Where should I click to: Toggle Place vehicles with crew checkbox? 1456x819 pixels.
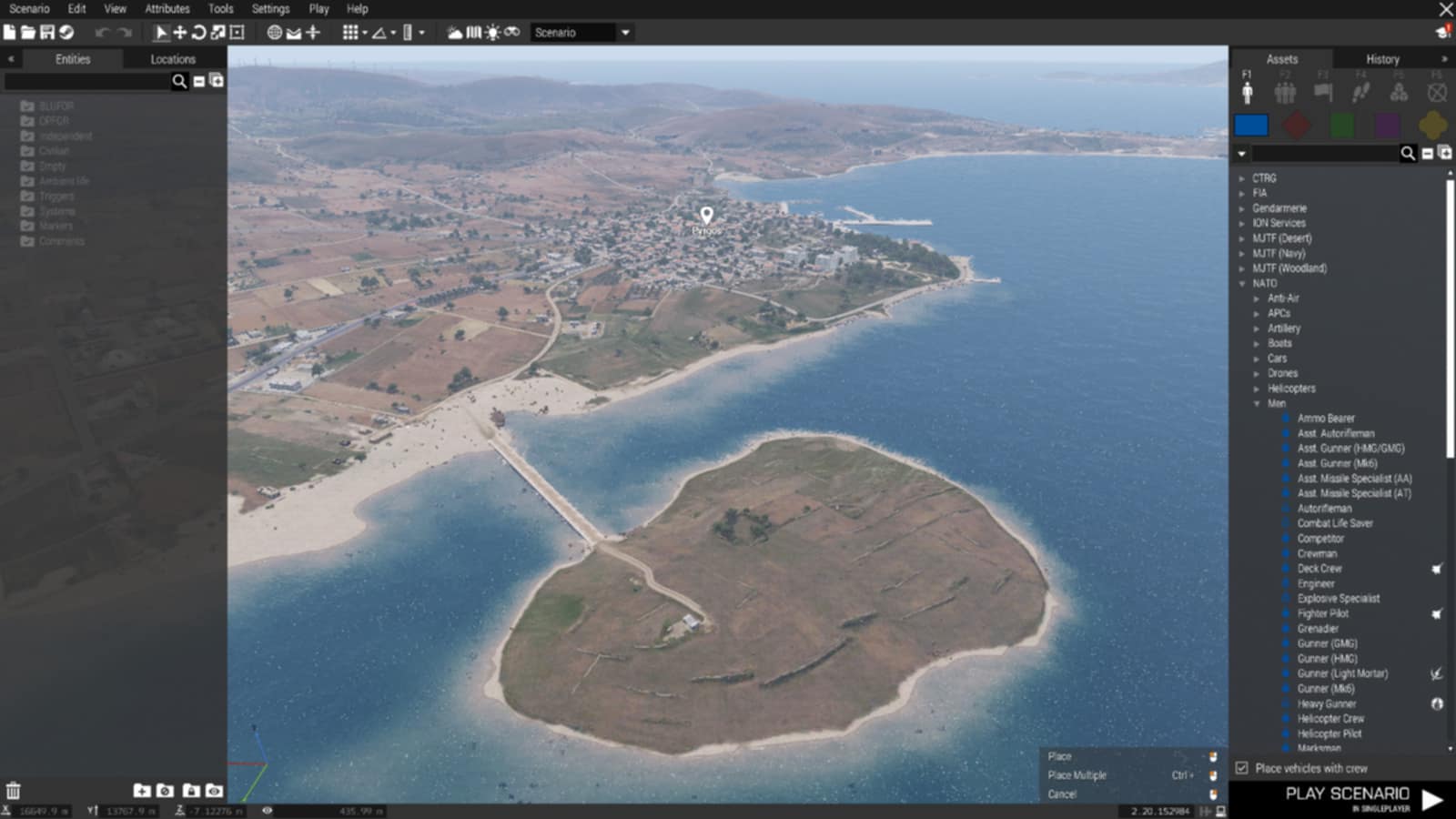(1242, 768)
